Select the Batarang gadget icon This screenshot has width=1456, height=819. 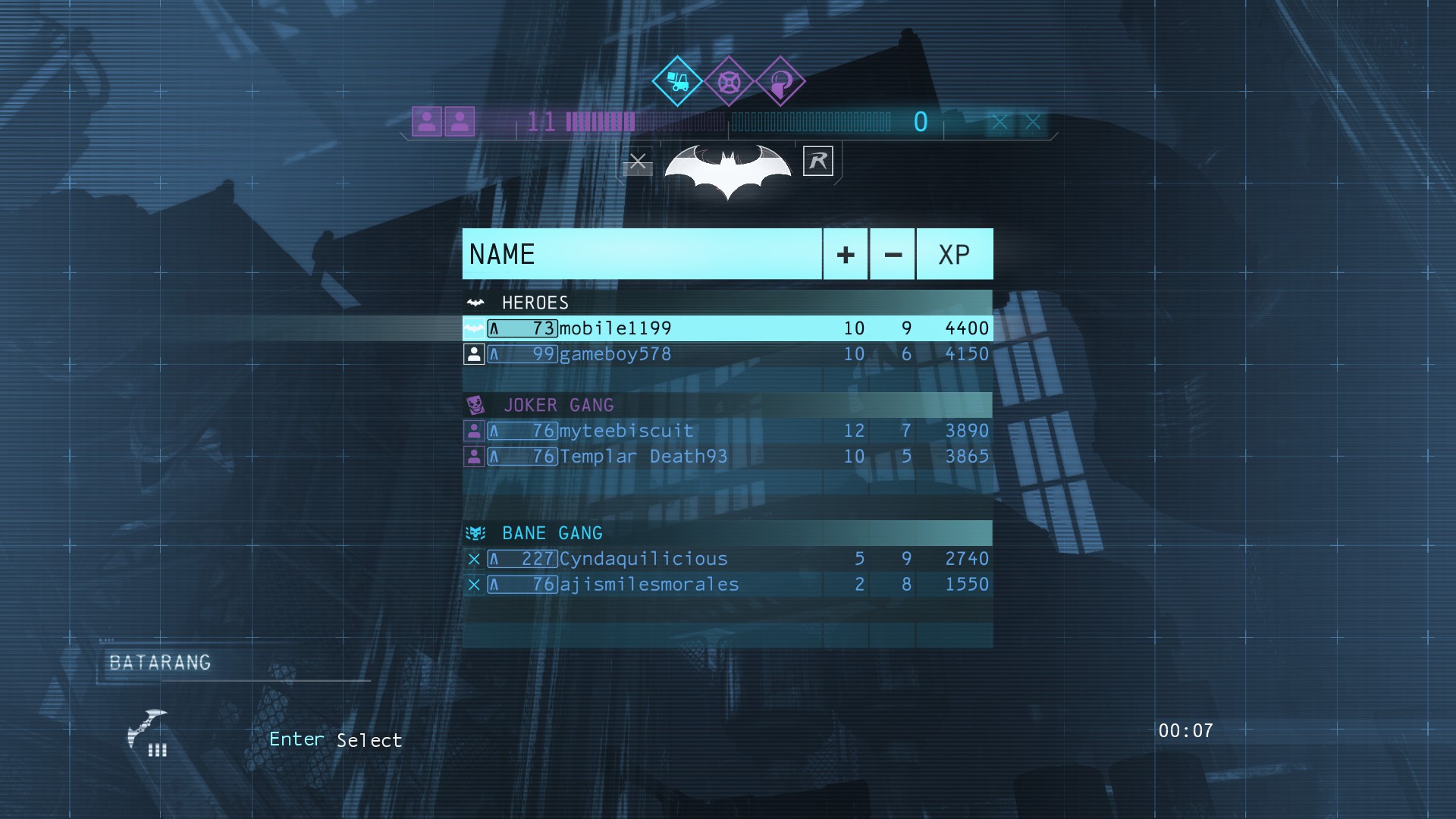click(x=148, y=732)
